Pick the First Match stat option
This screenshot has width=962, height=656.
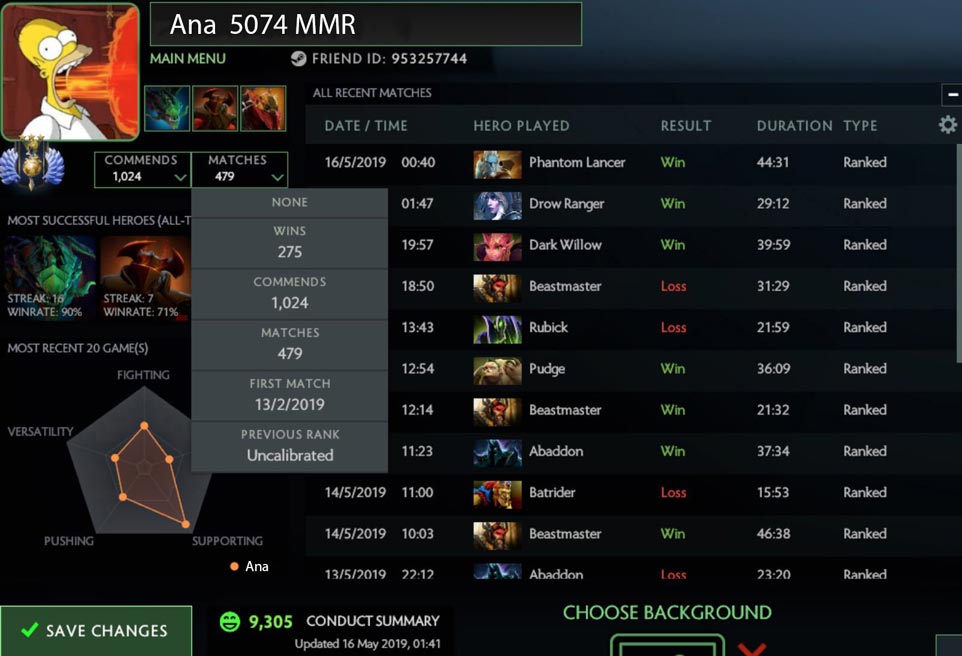point(289,394)
